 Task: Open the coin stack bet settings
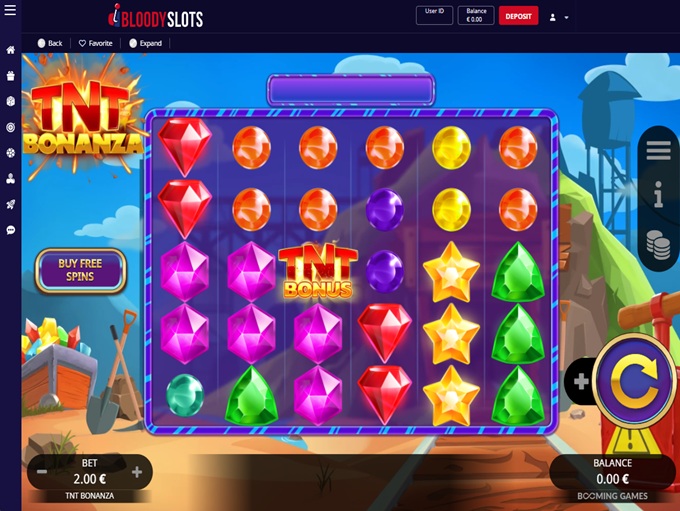(658, 243)
